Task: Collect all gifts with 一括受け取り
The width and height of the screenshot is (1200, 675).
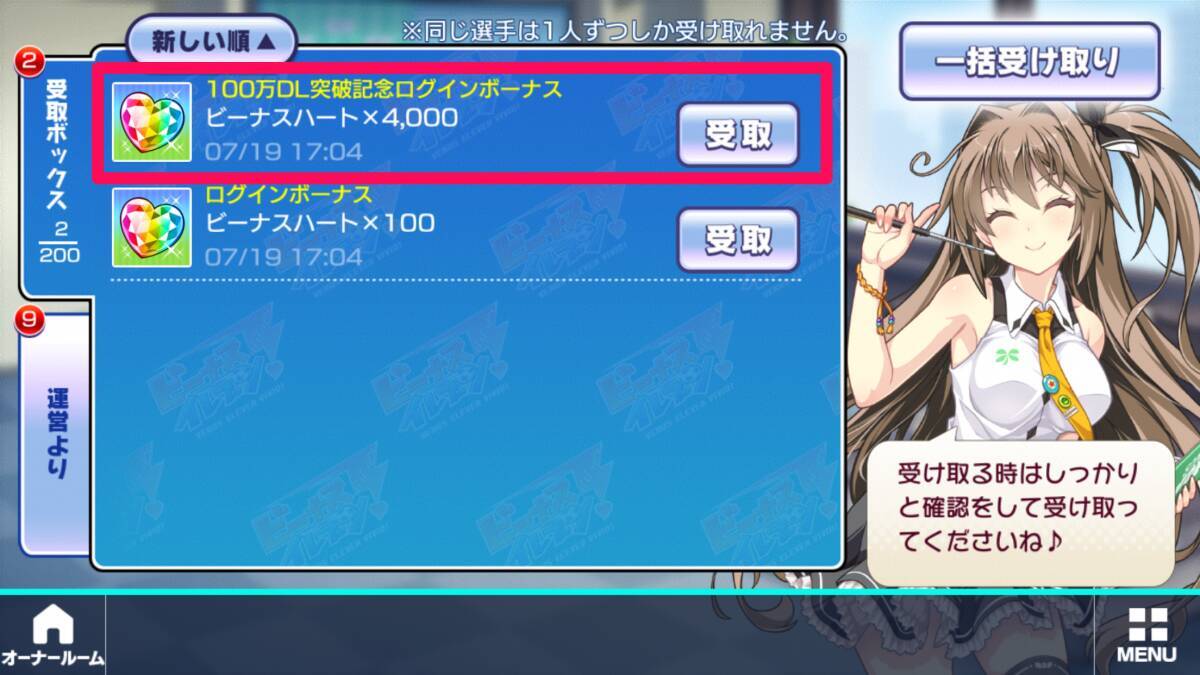Action: (1029, 61)
